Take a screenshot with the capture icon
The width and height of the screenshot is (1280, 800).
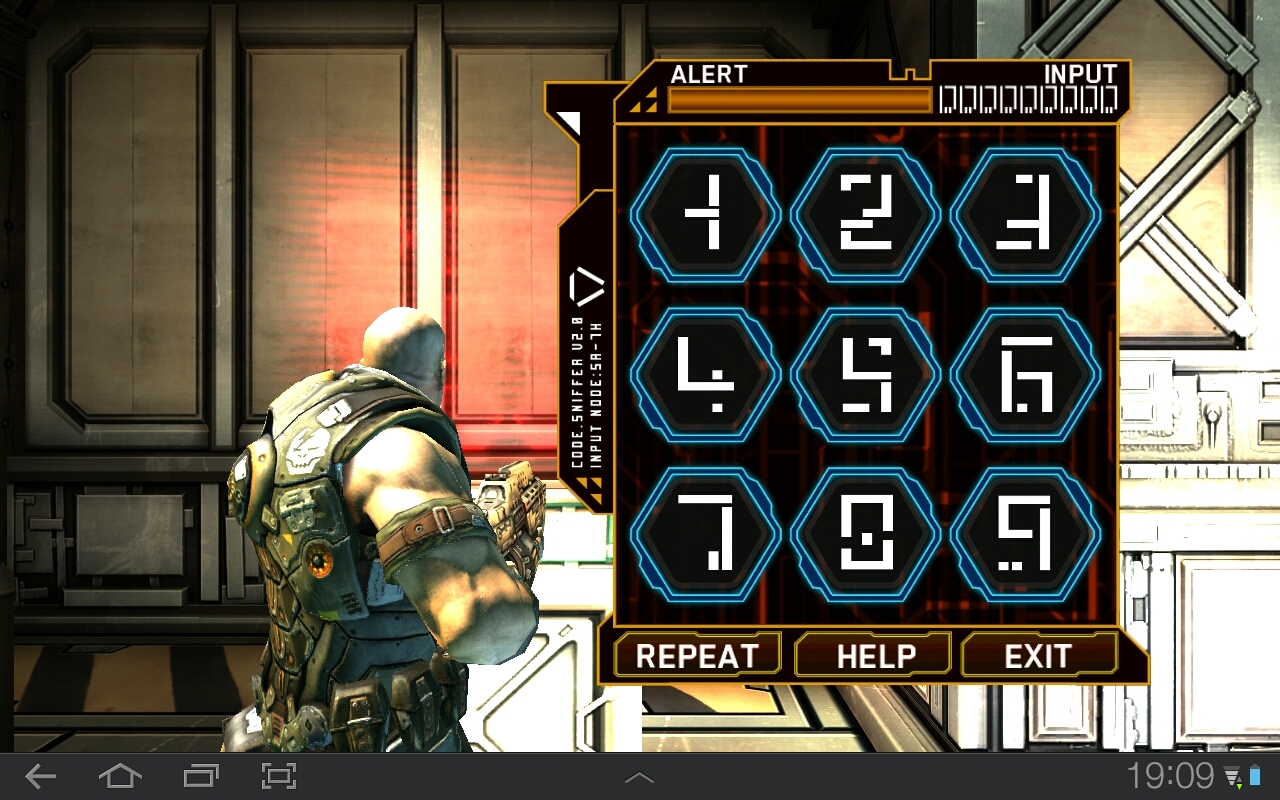click(279, 776)
